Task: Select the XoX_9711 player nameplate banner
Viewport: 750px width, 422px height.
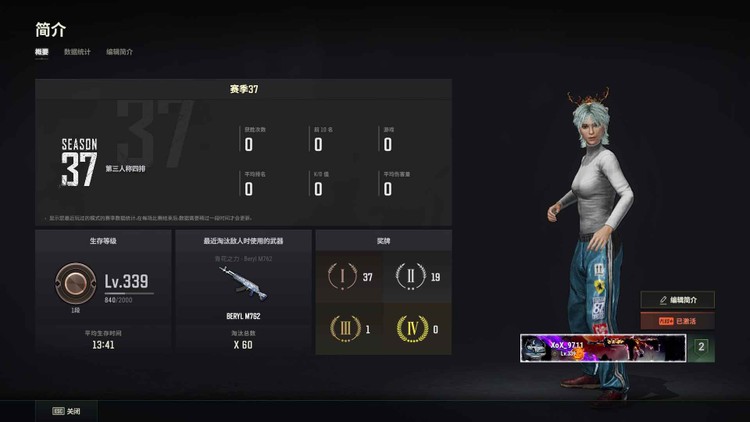Action: (x=602, y=347)
